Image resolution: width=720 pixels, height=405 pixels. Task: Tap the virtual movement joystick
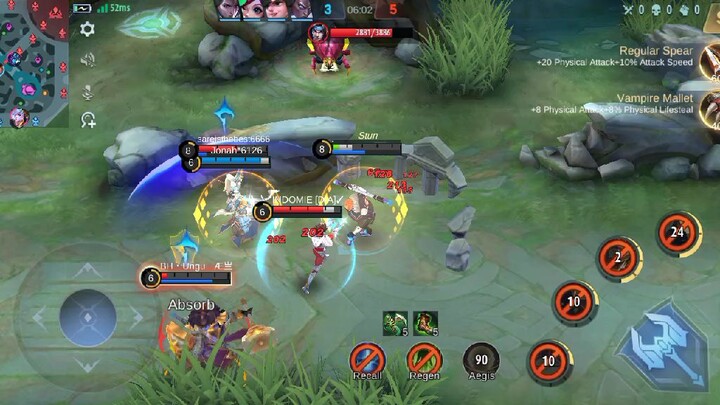tap(88, 318)
